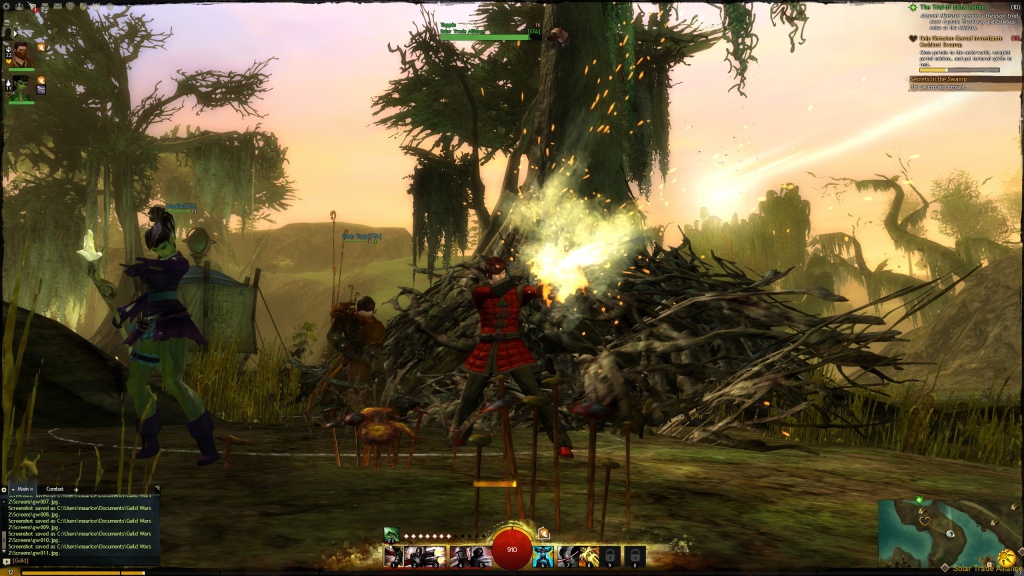This screenshot has width=1024, height=576.
Task: Activate the yellow burst utility skill
Action: click(x=589, y=556)
